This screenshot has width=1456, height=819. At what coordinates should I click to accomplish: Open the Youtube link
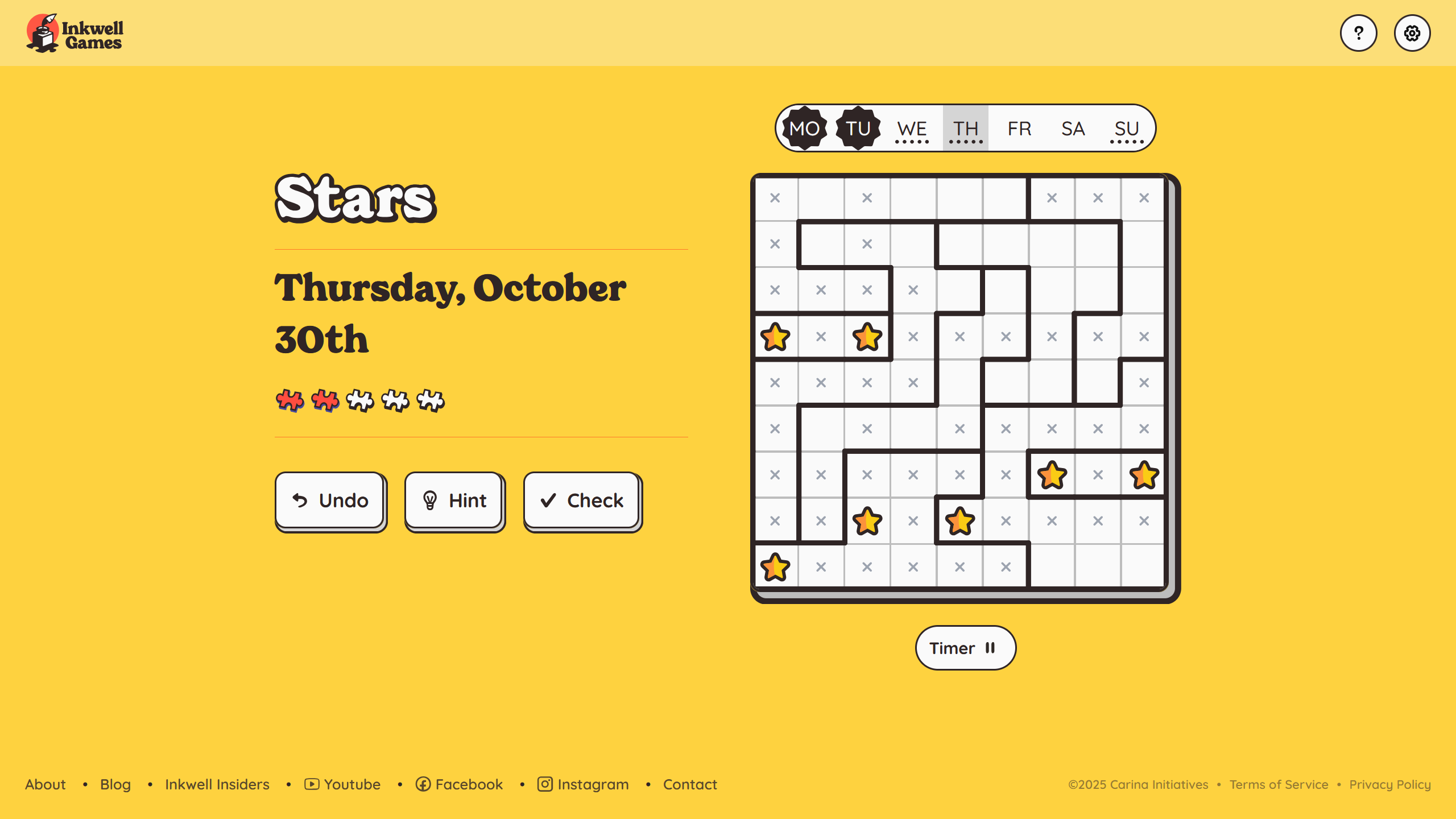342,784
